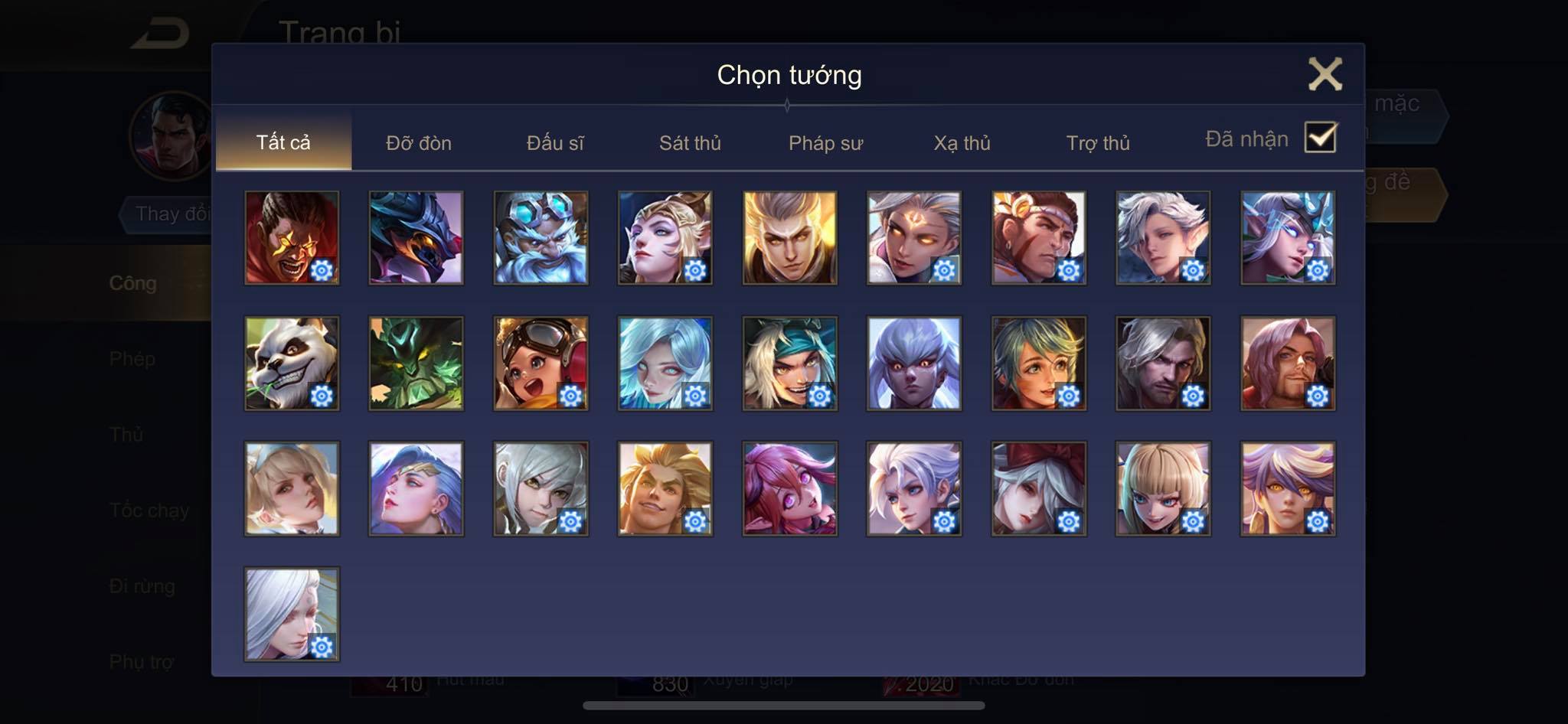View the Trợ thủ hero tab
The image size is (1568, 724).
pos(1098,143)
